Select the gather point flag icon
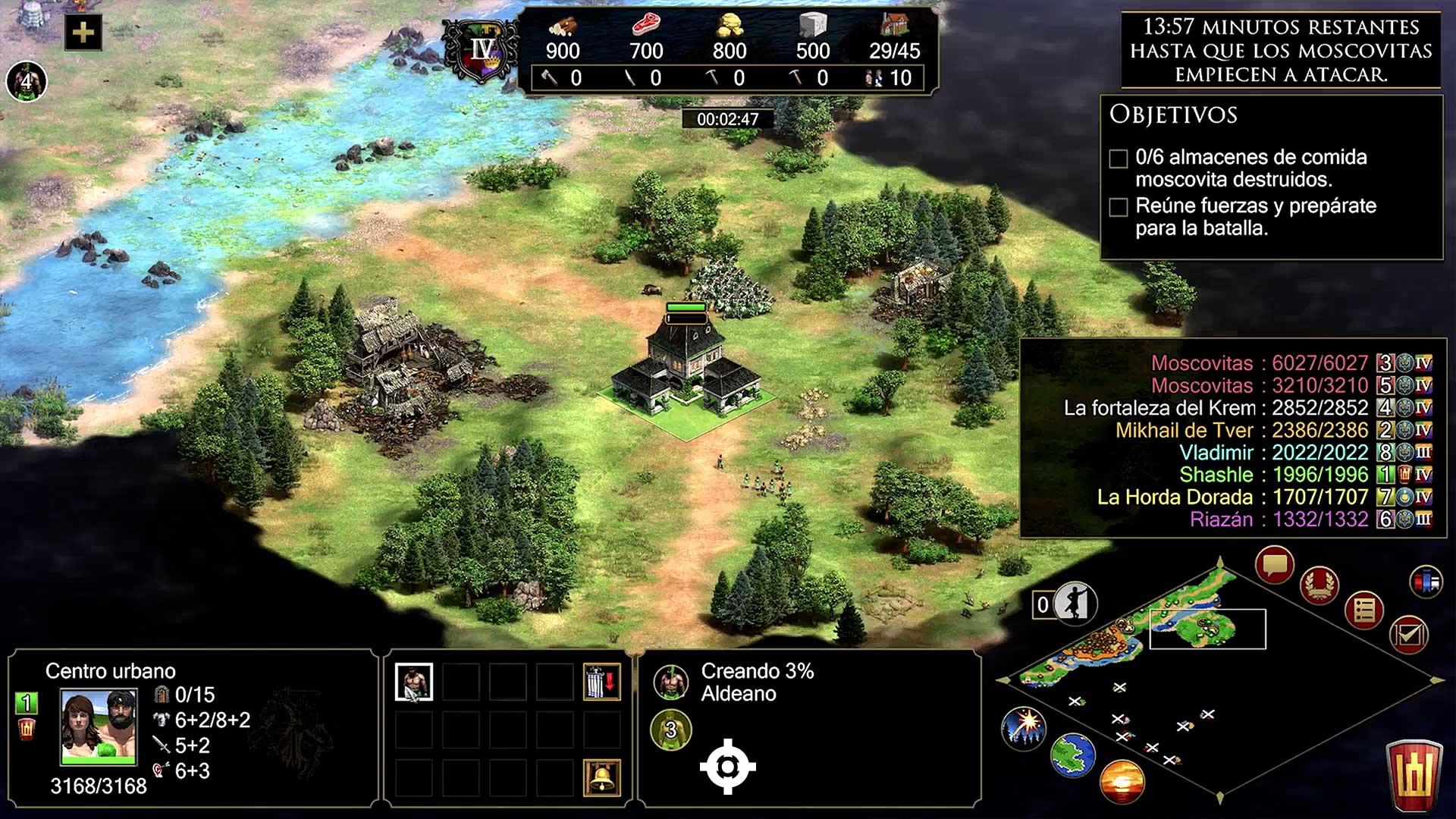This screenshot has width=1456, height=819. pyautogui.click(x=602, y=682)
